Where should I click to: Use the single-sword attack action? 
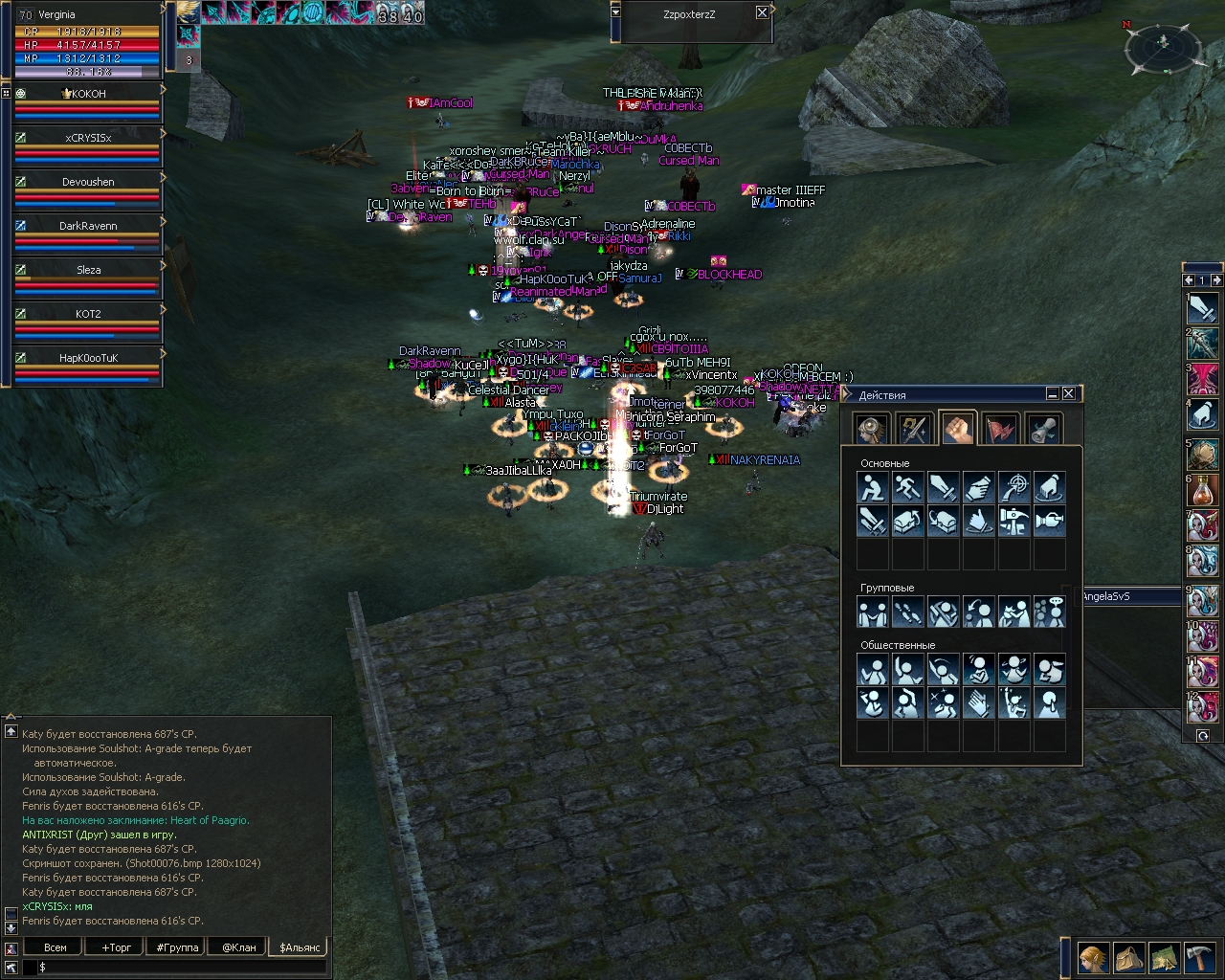[x=943, y=487]
